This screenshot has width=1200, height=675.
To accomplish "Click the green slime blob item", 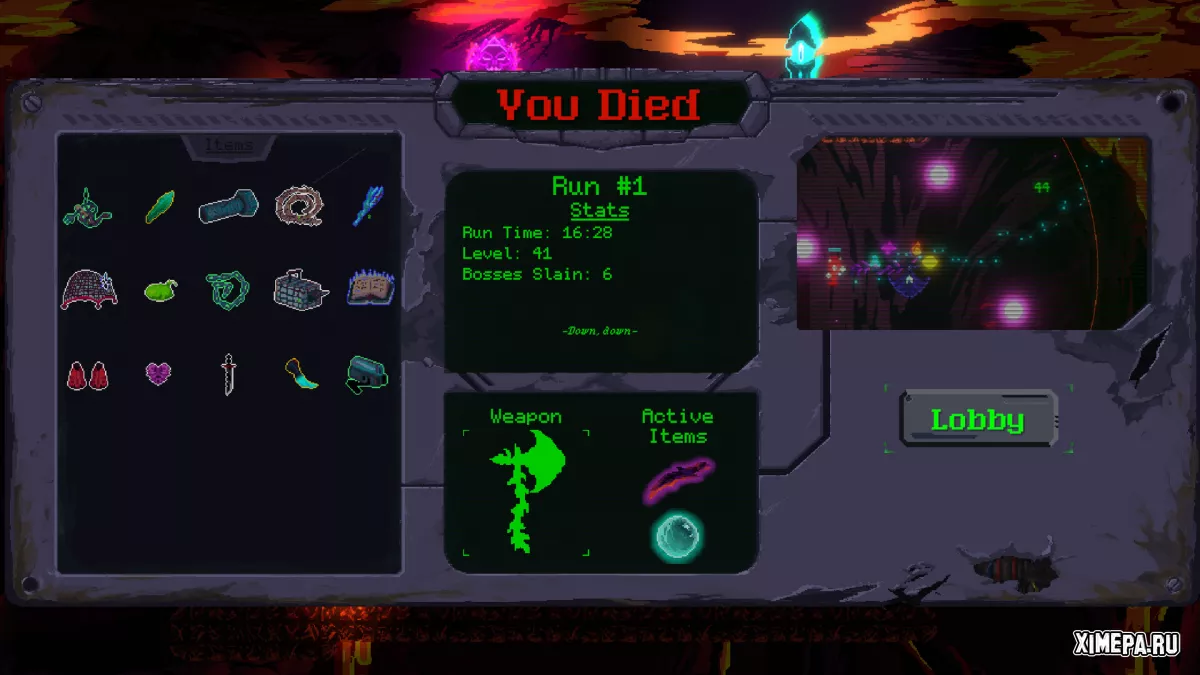I will click(x=160, y=291).
